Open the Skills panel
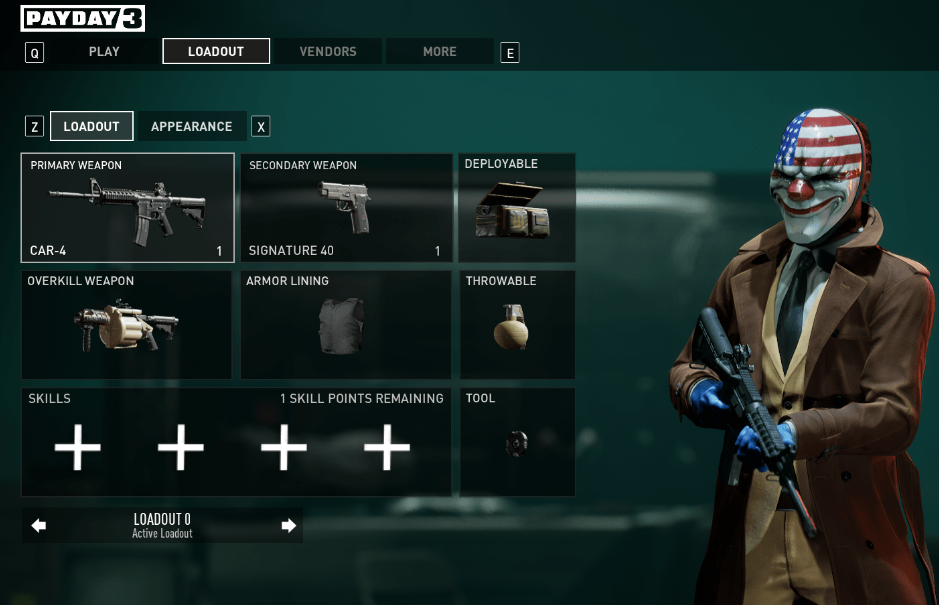The image size is (939, 605). point(236,442)
